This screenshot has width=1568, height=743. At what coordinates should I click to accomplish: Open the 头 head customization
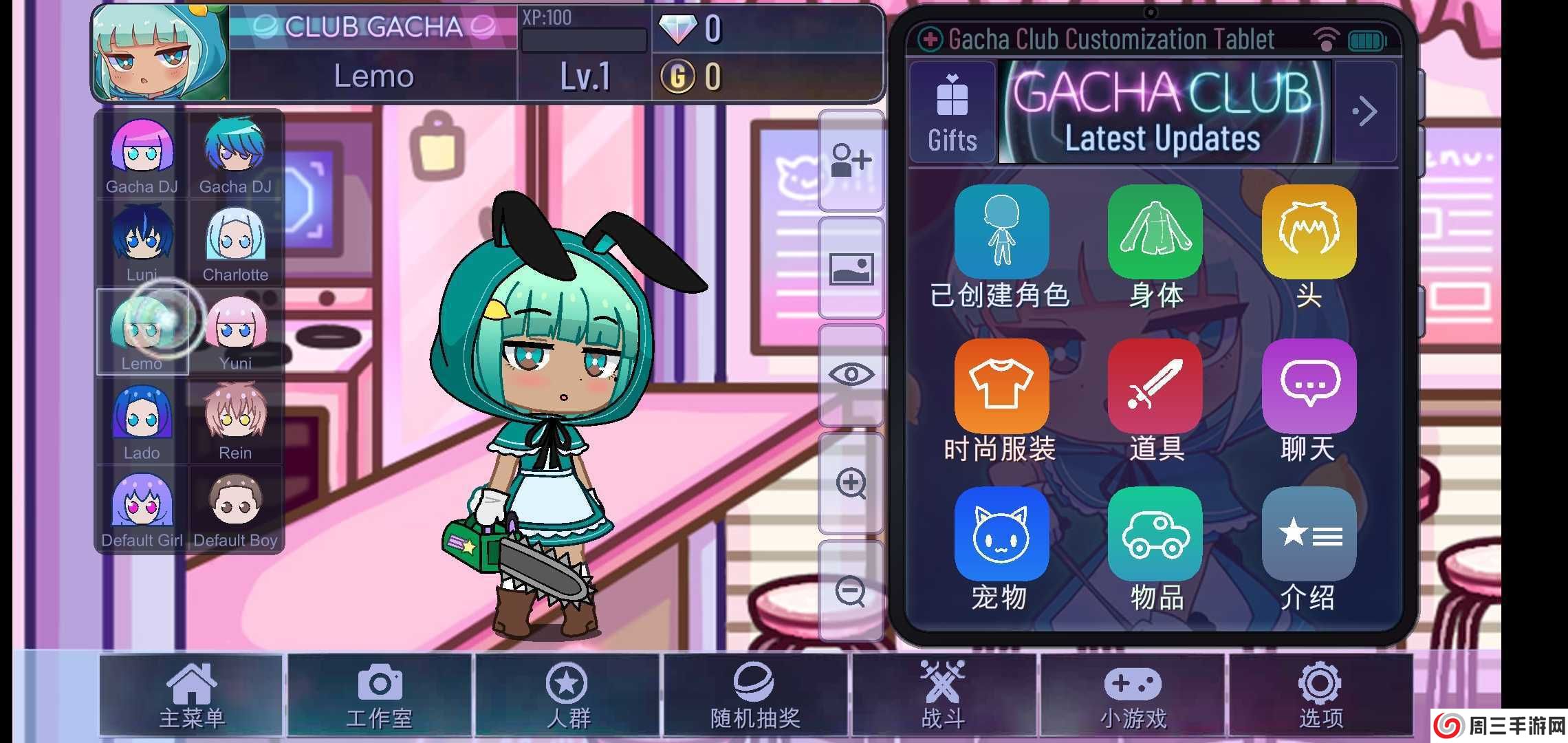[x=1309, y=233]
